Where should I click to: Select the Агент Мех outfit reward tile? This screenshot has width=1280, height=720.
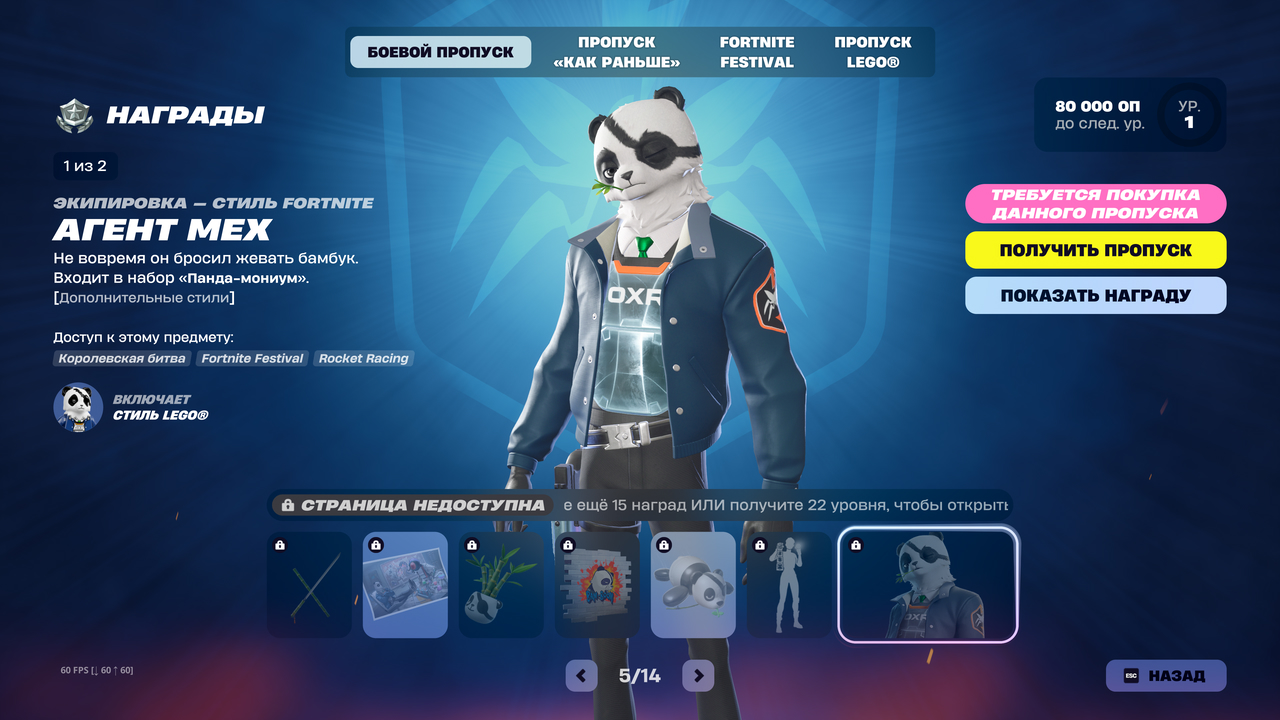[928, 585]
